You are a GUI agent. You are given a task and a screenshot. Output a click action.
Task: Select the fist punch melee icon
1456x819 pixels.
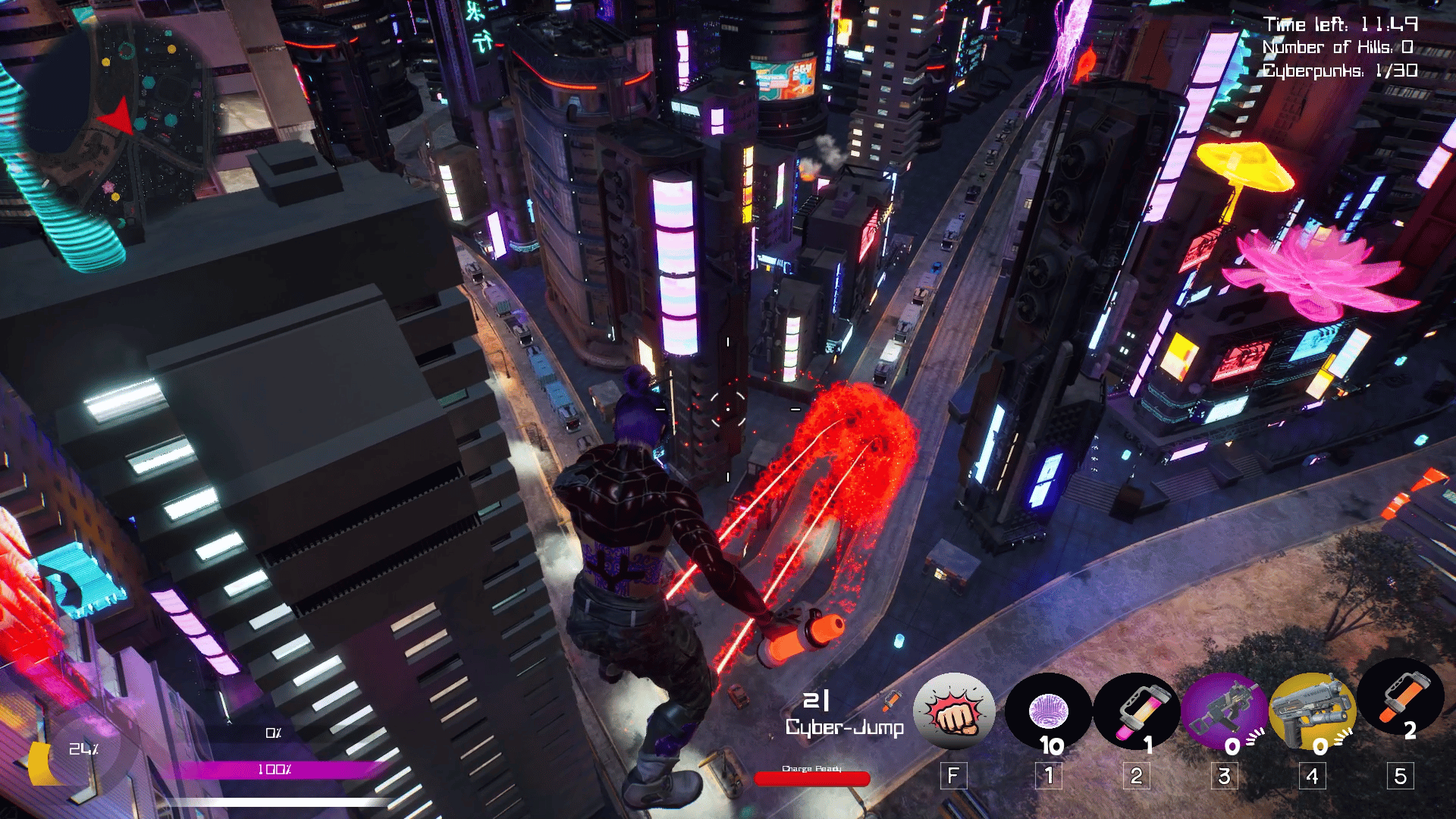point(954,711)
